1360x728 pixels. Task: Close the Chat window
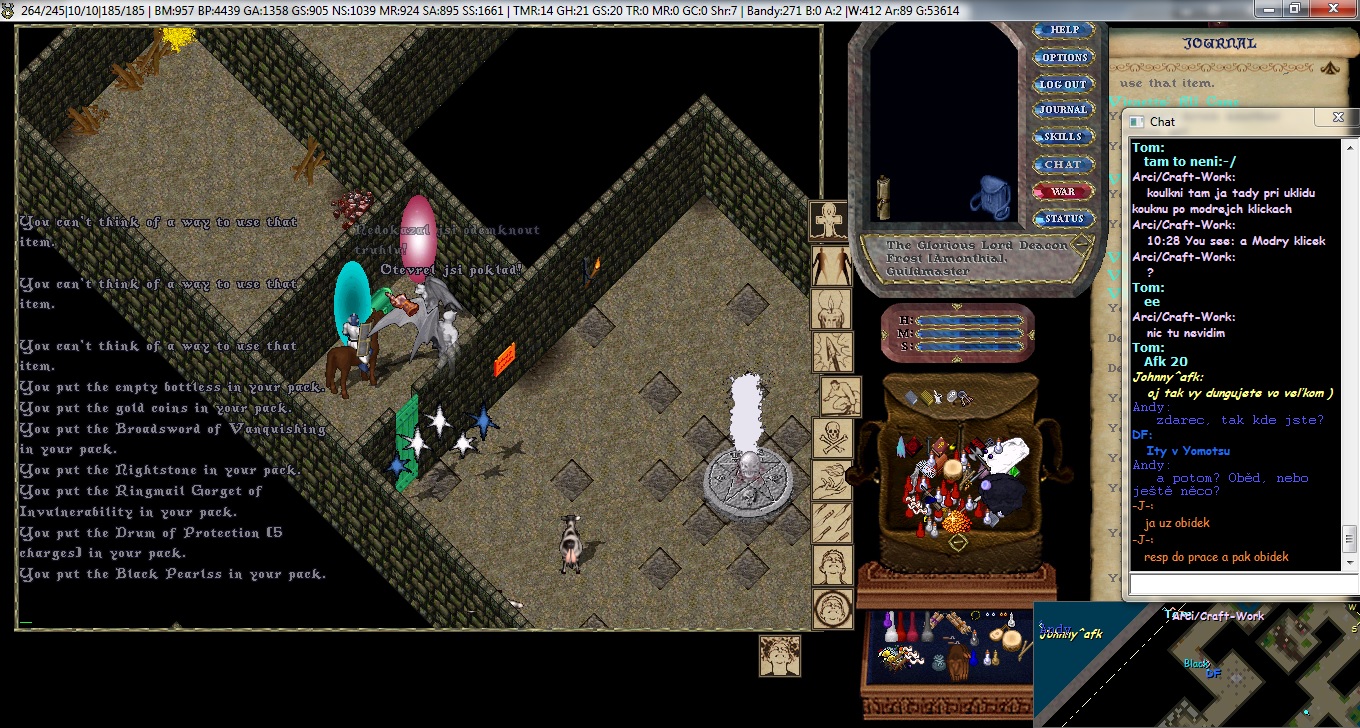pos(1338,117)
